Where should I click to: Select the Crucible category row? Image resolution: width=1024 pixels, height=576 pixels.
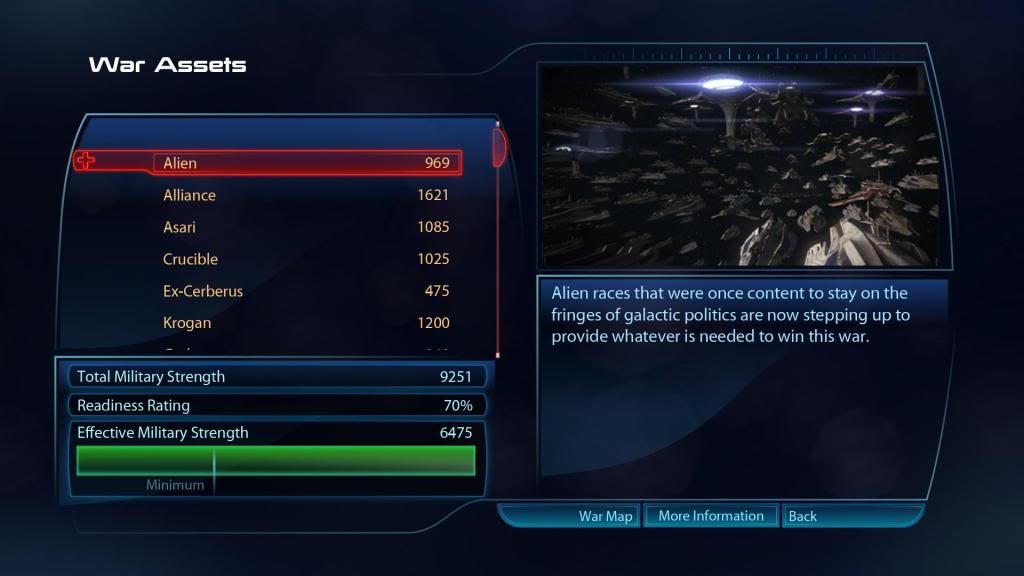pyautogui.click(x=305, y=259)
